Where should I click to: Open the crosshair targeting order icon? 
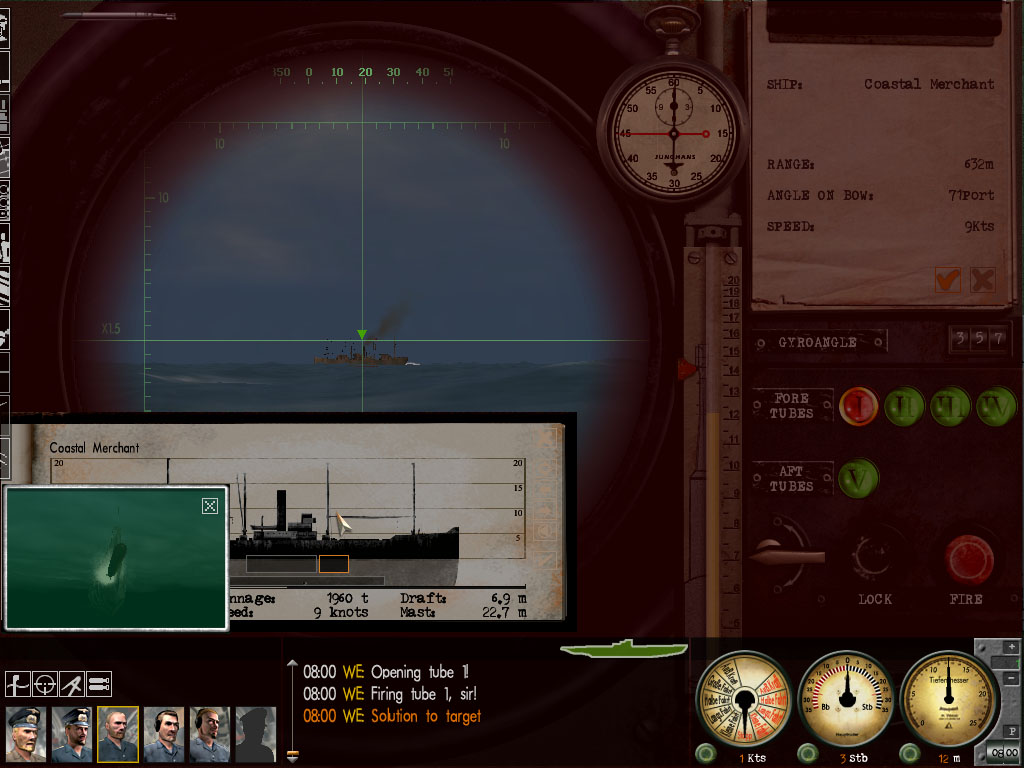[44, 684]
